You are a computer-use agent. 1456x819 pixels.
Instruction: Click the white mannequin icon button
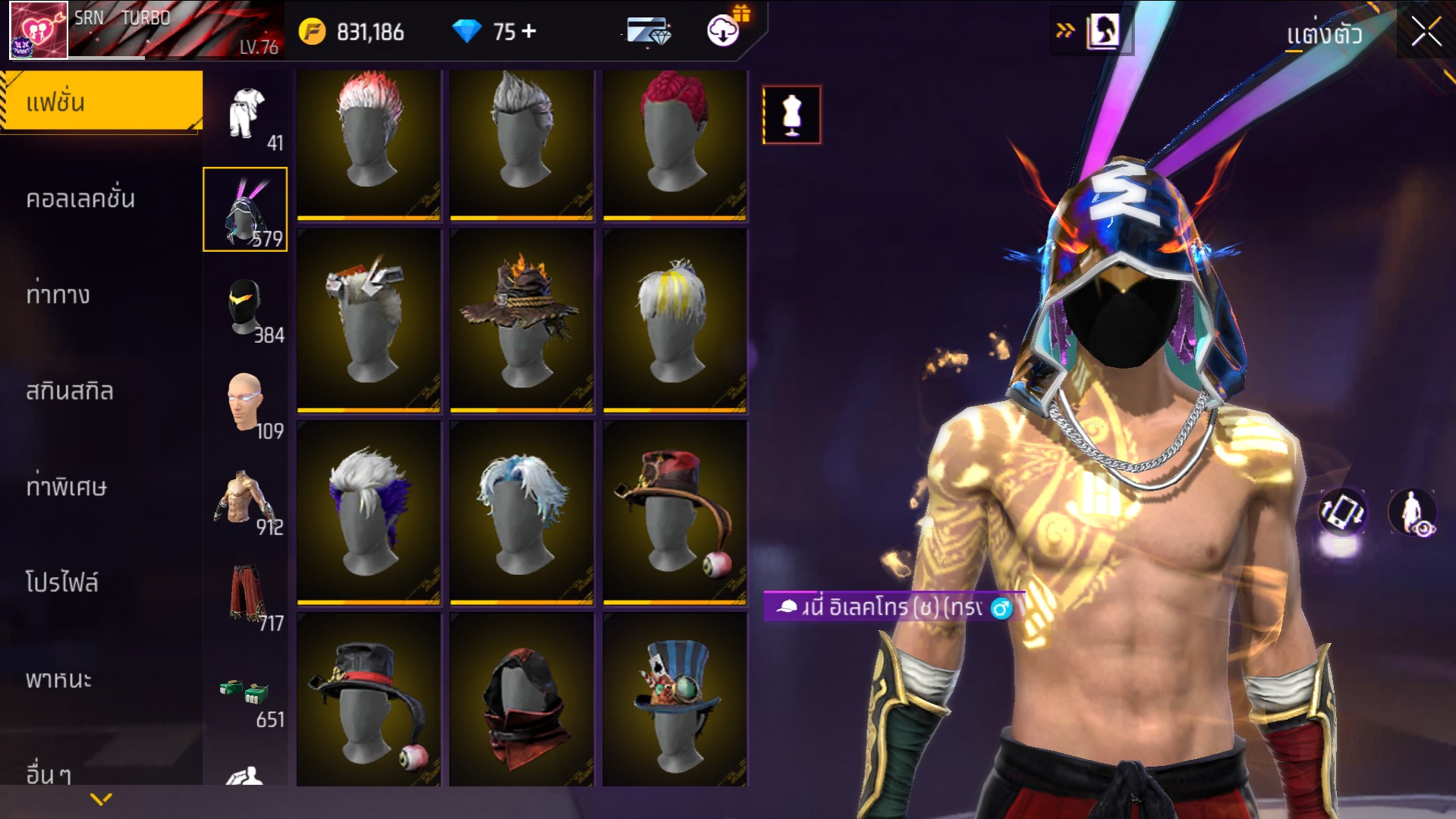[x=791, y=115]
